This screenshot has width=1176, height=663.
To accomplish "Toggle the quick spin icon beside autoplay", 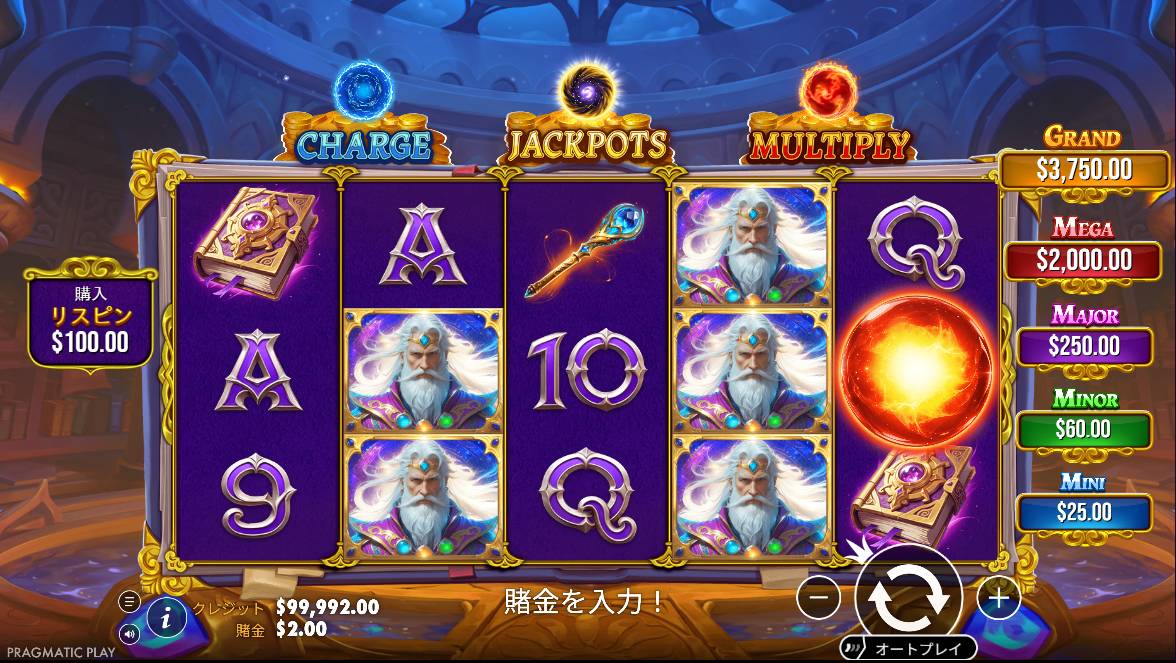I will coord(853,647).
